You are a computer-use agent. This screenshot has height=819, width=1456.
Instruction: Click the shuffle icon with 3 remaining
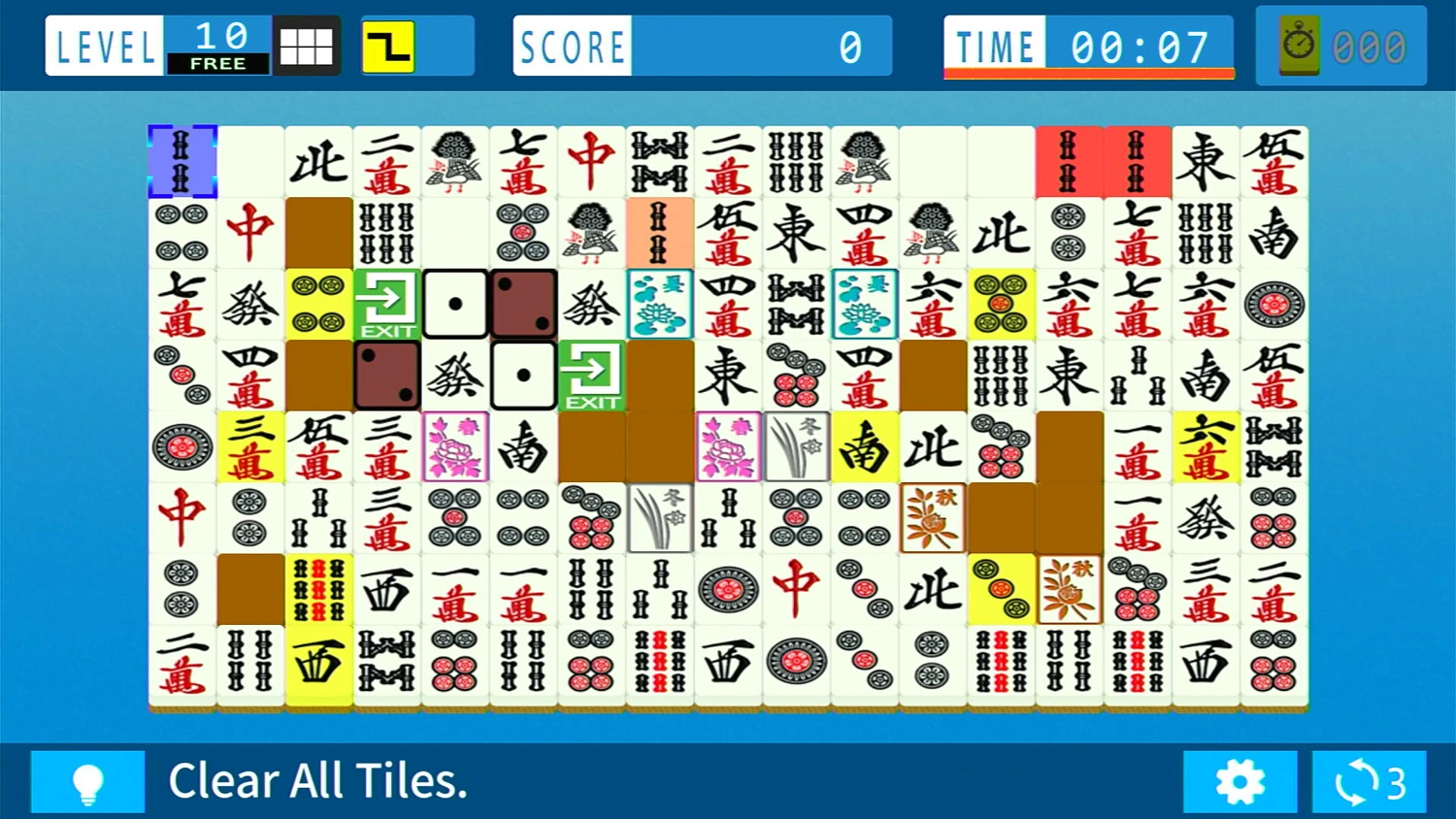click(1369, 781)
